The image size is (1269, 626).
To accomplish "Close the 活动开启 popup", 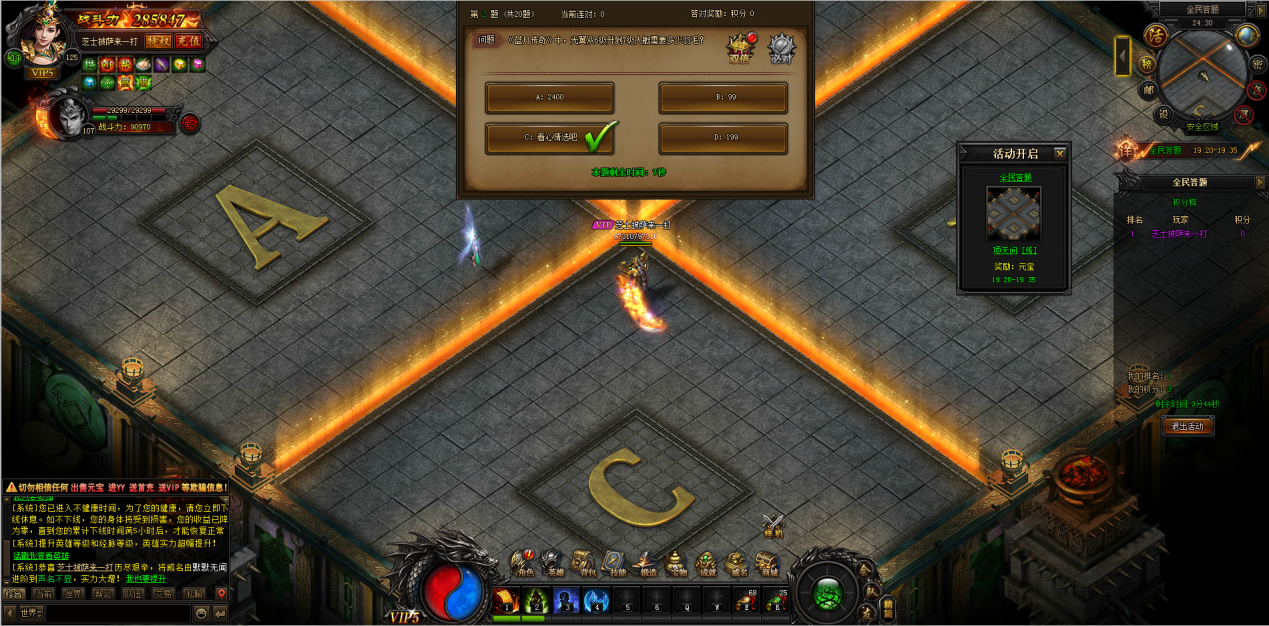I will pos(1060,153).
